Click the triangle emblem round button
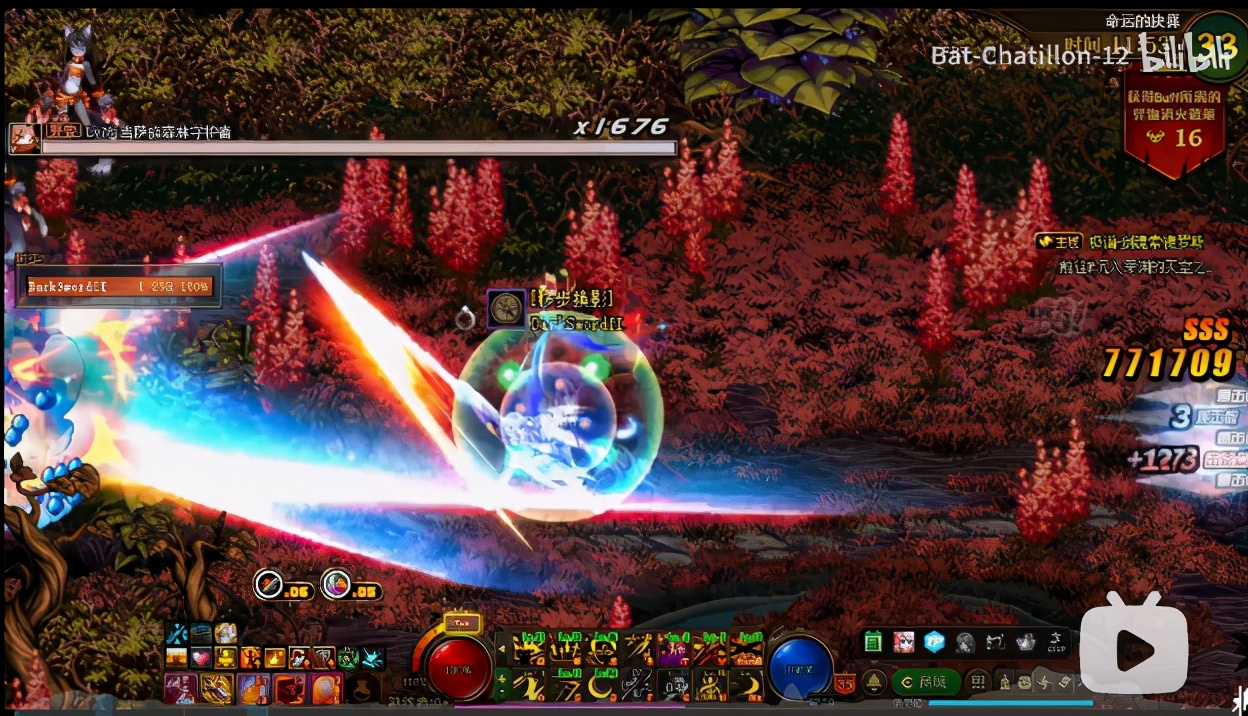Image resolution: width=1248 pixels, height=716 pixels. click(873, 682)
